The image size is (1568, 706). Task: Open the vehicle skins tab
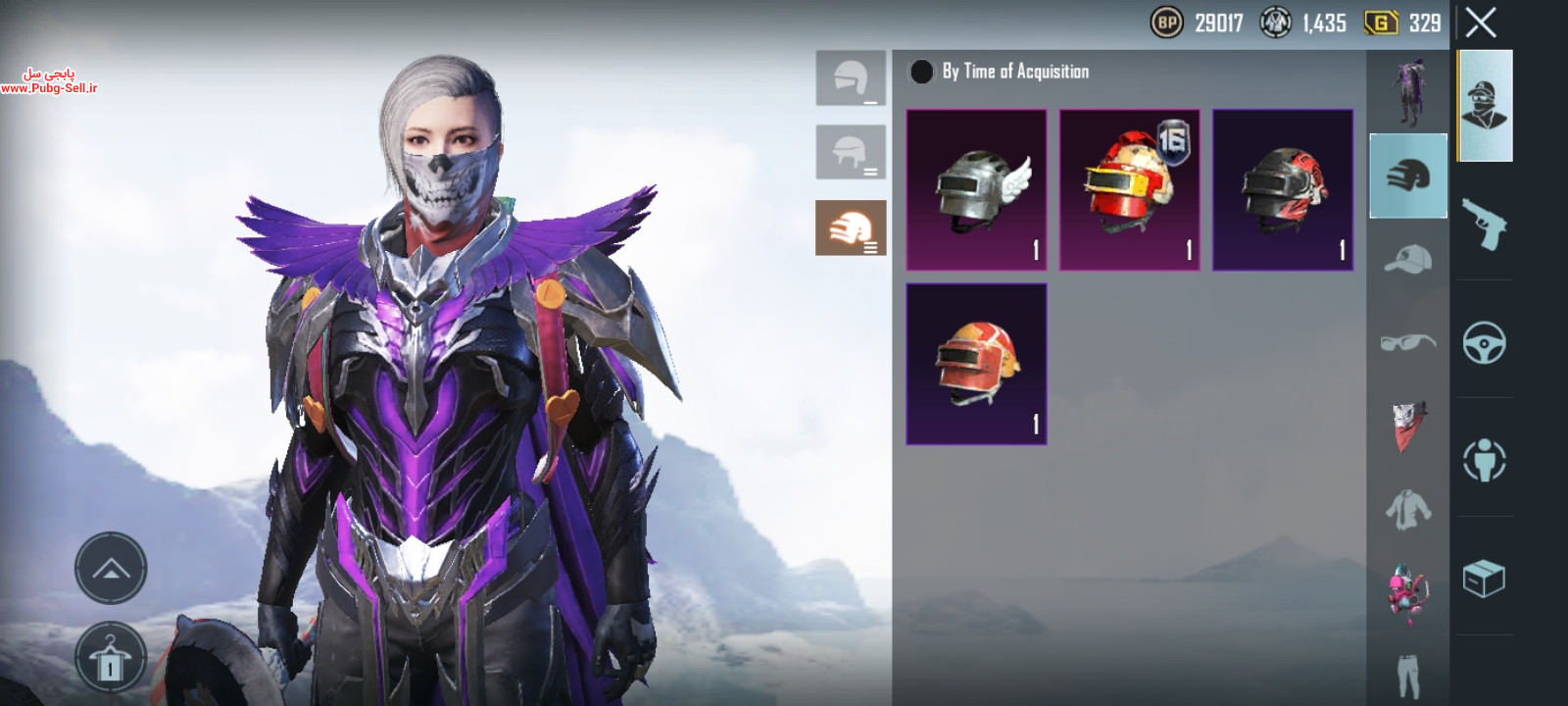click(x=1484, y=343)
